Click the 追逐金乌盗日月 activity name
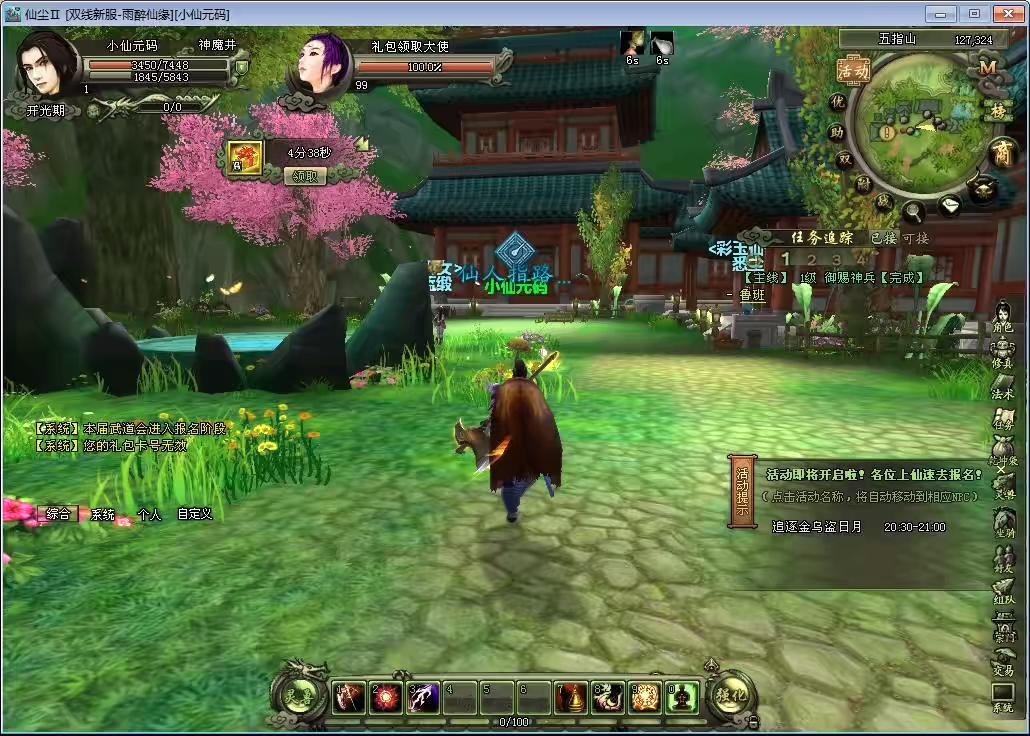This screenshot has height=736, width=1030. tap(816, 526)
